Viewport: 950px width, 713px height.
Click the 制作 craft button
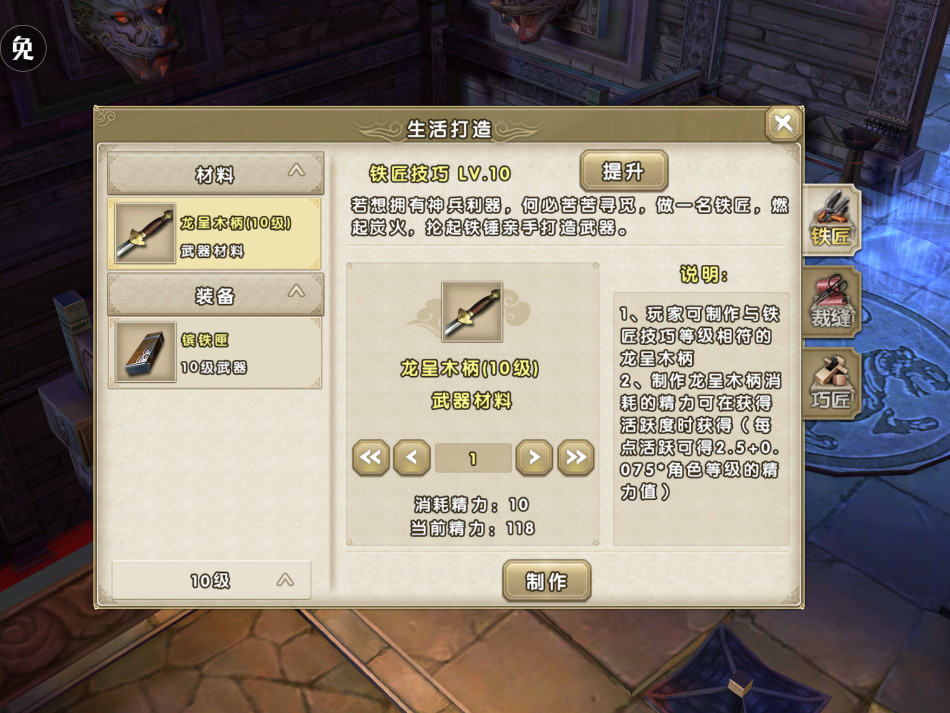[x=546, y=581]
